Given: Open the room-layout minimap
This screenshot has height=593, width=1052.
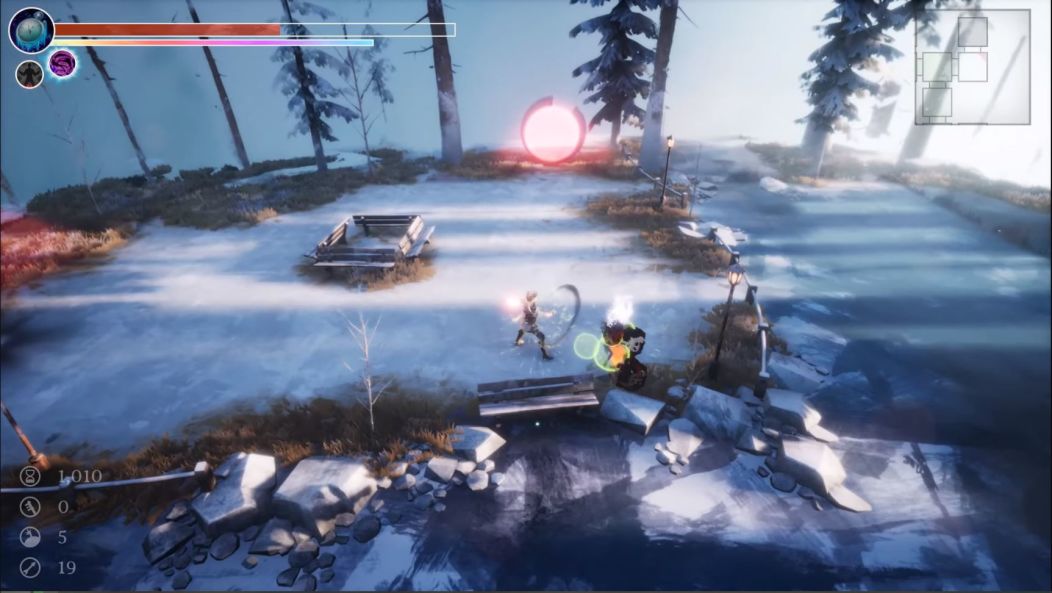Looking at the screenshot, I should click(972, 66).
